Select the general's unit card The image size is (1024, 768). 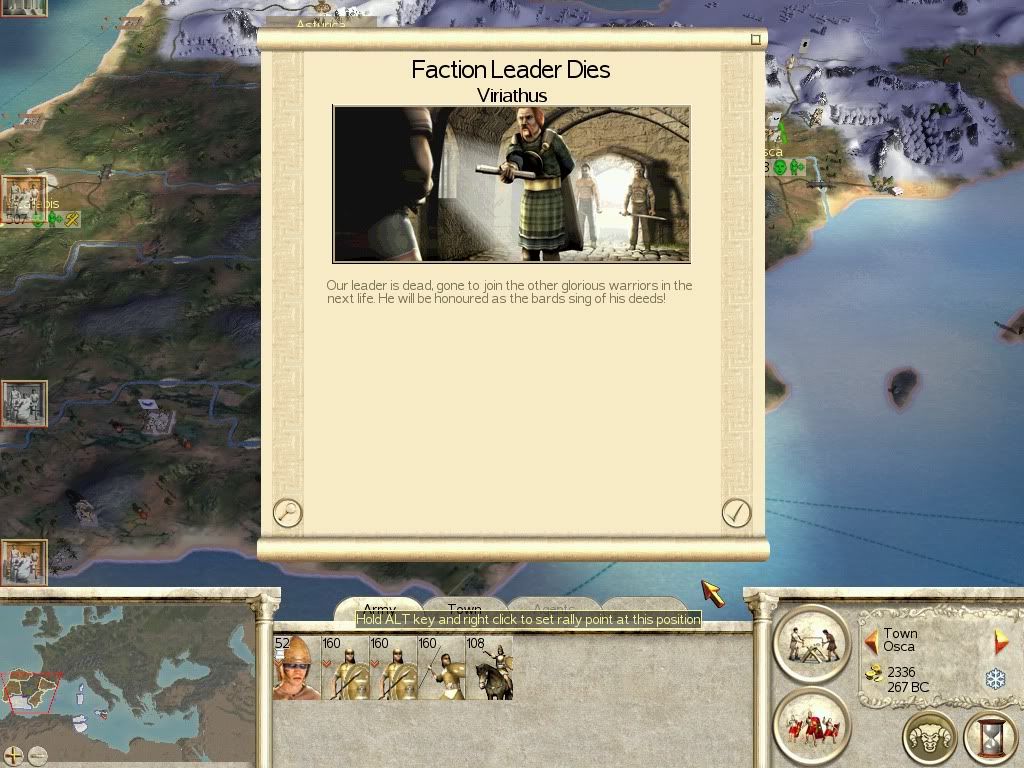[296, 668]
